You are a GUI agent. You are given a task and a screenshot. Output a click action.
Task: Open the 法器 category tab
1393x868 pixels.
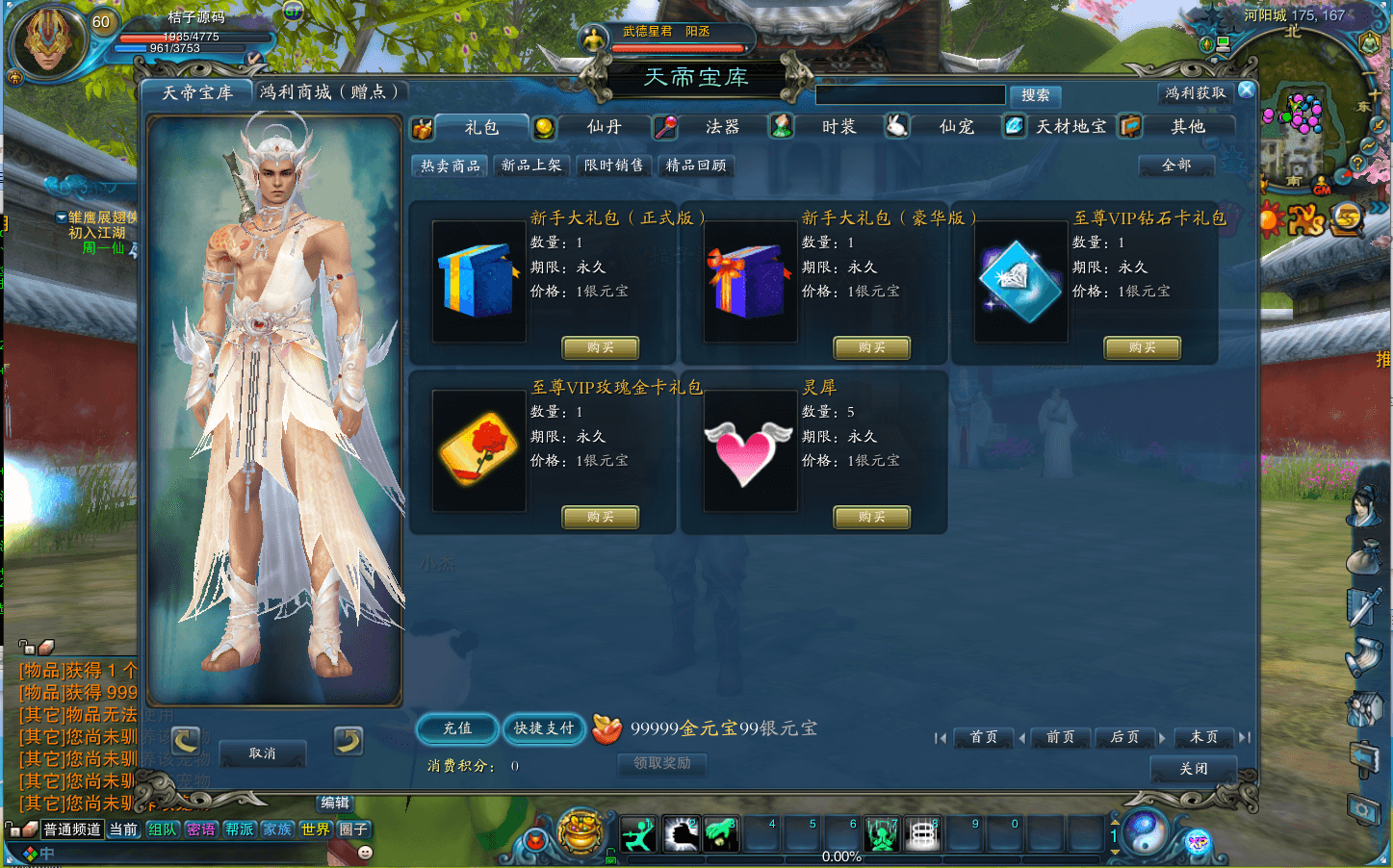(722, 127)
